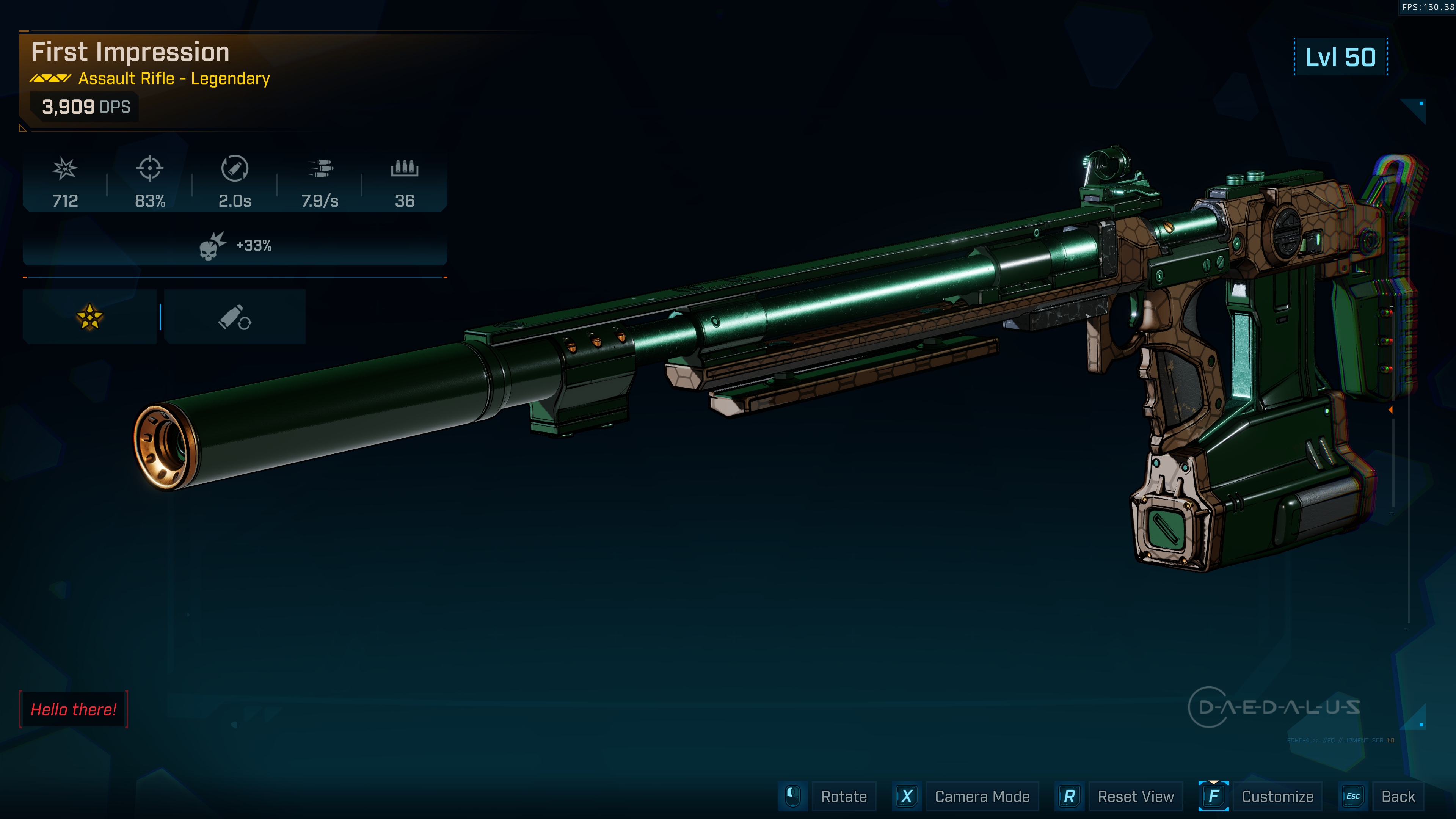Viewport: 1456px width, 819px height.
Task: Select the yellow star legendary perk
Action: coord(89,317)
